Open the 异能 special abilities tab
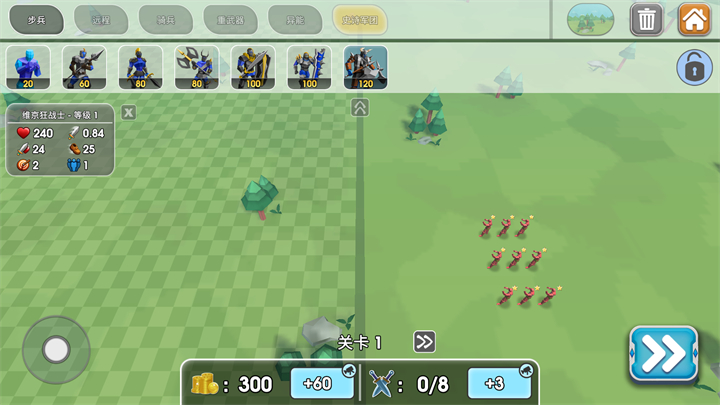The image size is (720, 405). (295, 19)
